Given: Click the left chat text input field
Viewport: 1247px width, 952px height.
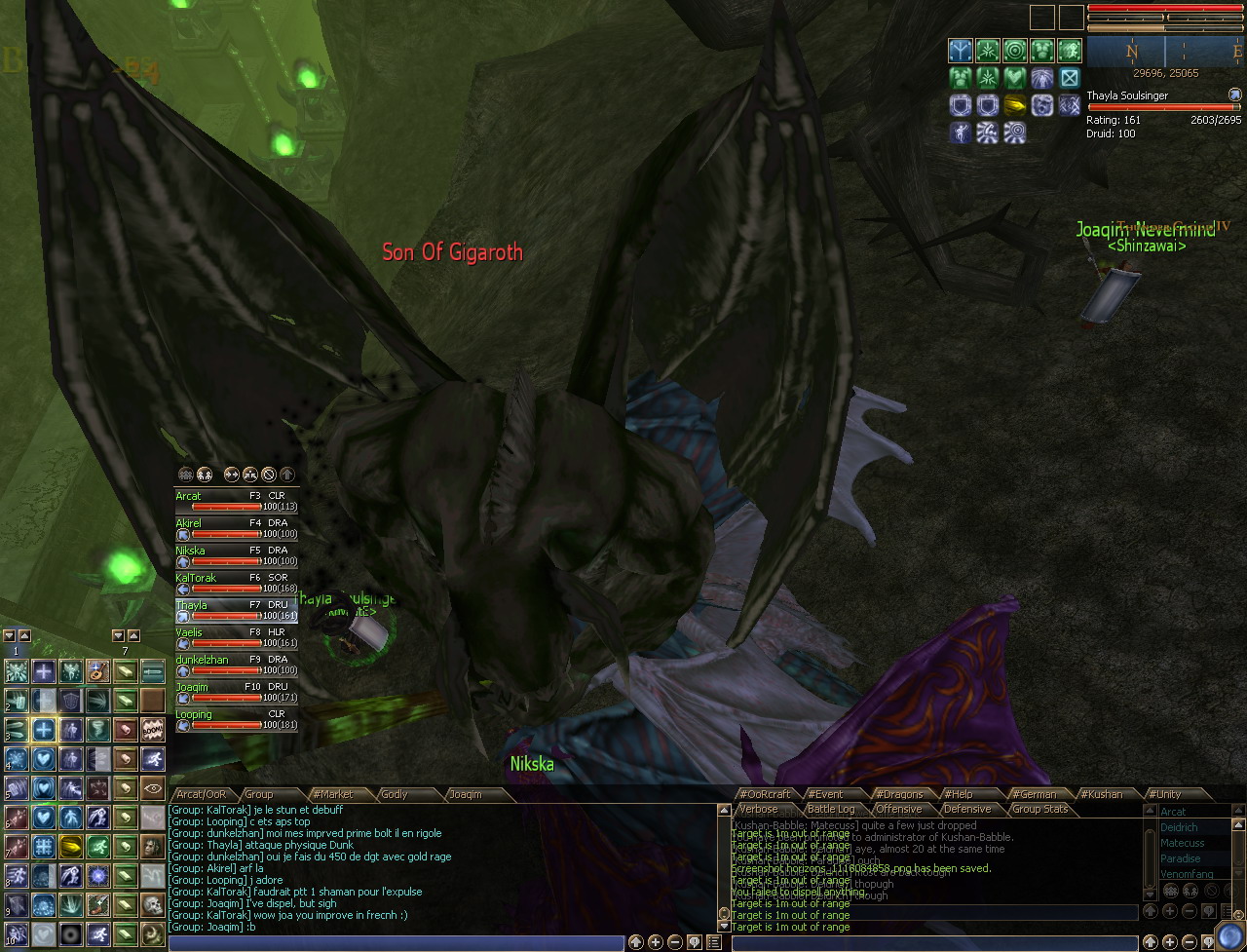Looking at the screenshot, I should pos(396,943).
